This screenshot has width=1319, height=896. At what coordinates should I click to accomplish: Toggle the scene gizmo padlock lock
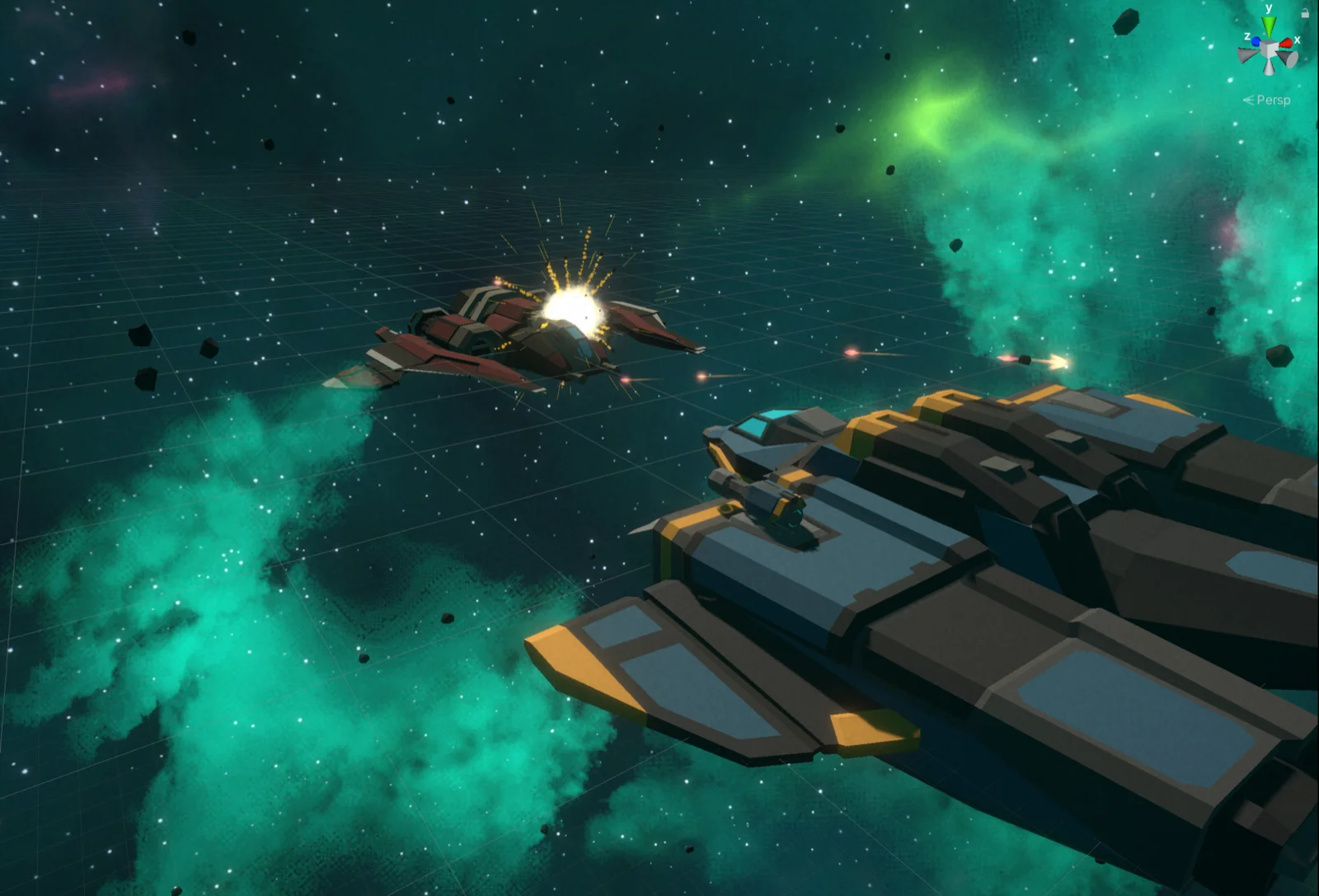click(x=1306, y=13)
